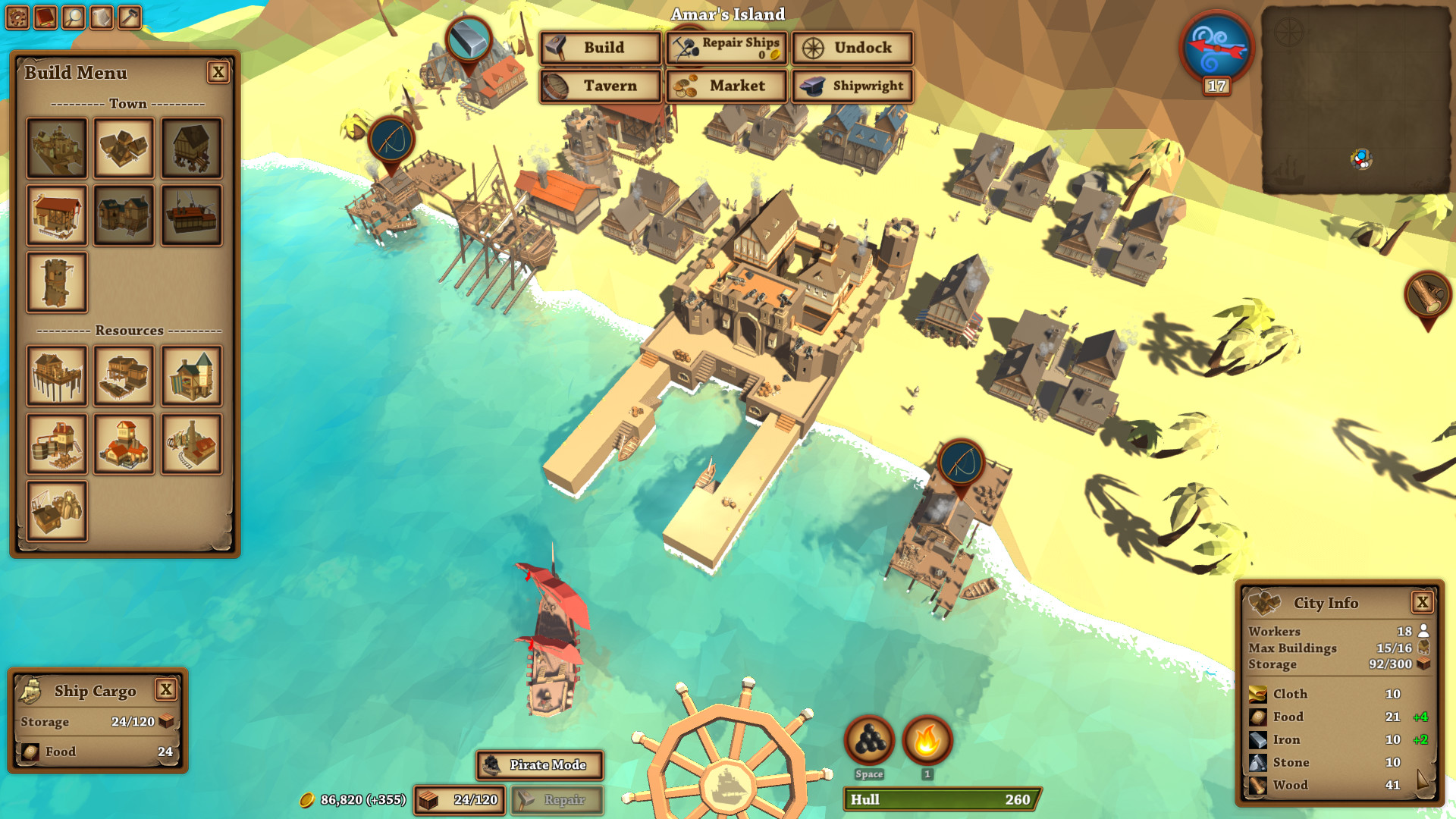Pick the warehouse under Resources section
The image size is (1456, 819).
coord(56,510)
